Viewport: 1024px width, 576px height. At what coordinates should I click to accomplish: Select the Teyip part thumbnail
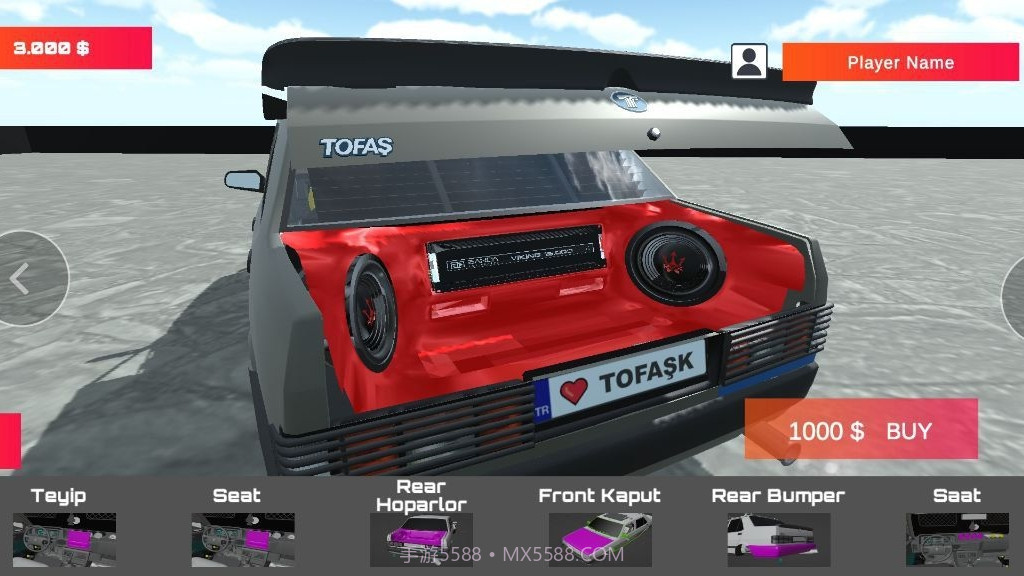[64, 538]
